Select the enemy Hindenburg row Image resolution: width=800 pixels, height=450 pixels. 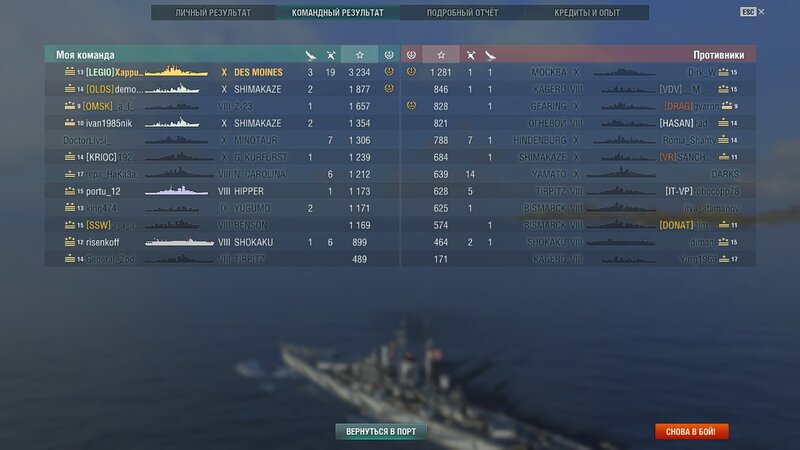pos(580,140)
